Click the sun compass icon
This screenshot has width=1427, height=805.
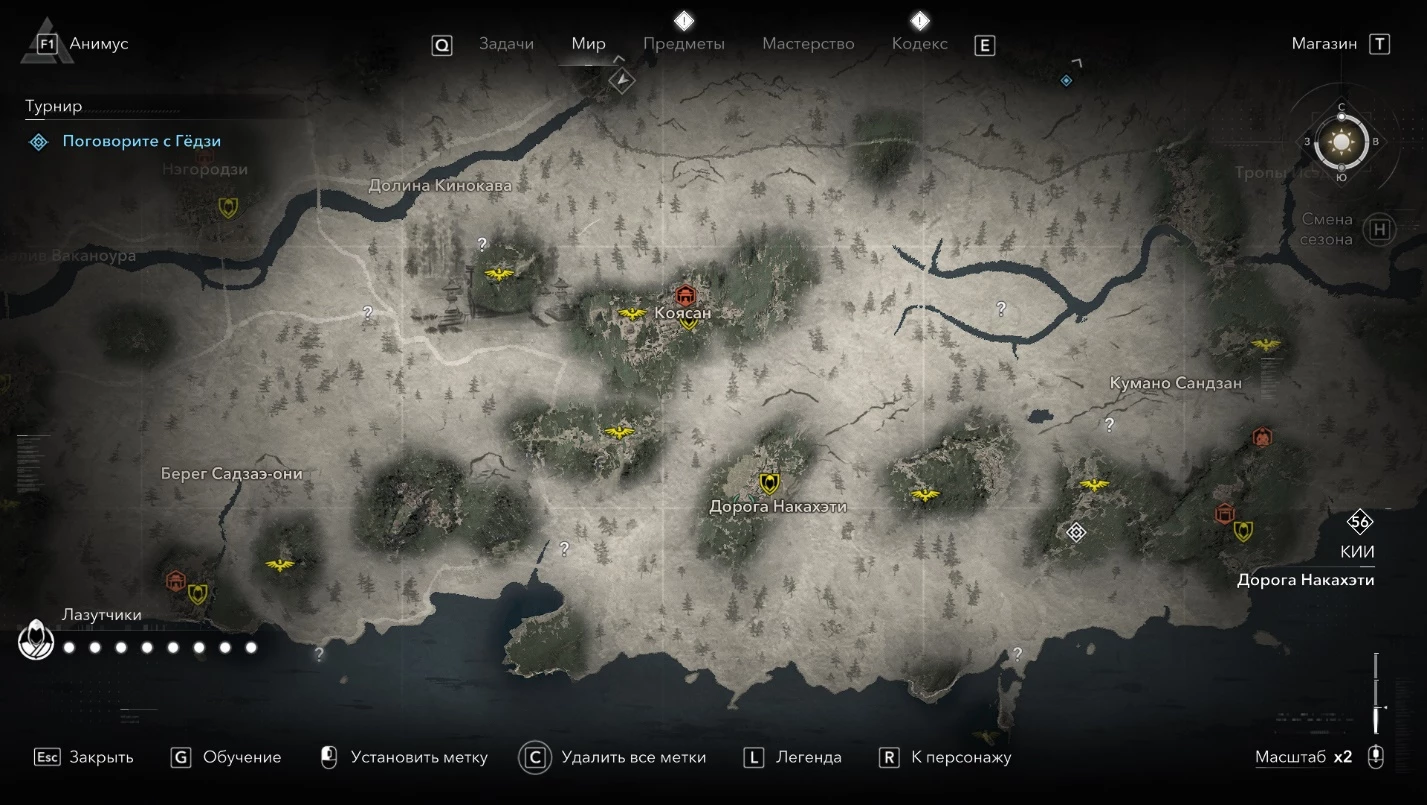[1341, 142]
